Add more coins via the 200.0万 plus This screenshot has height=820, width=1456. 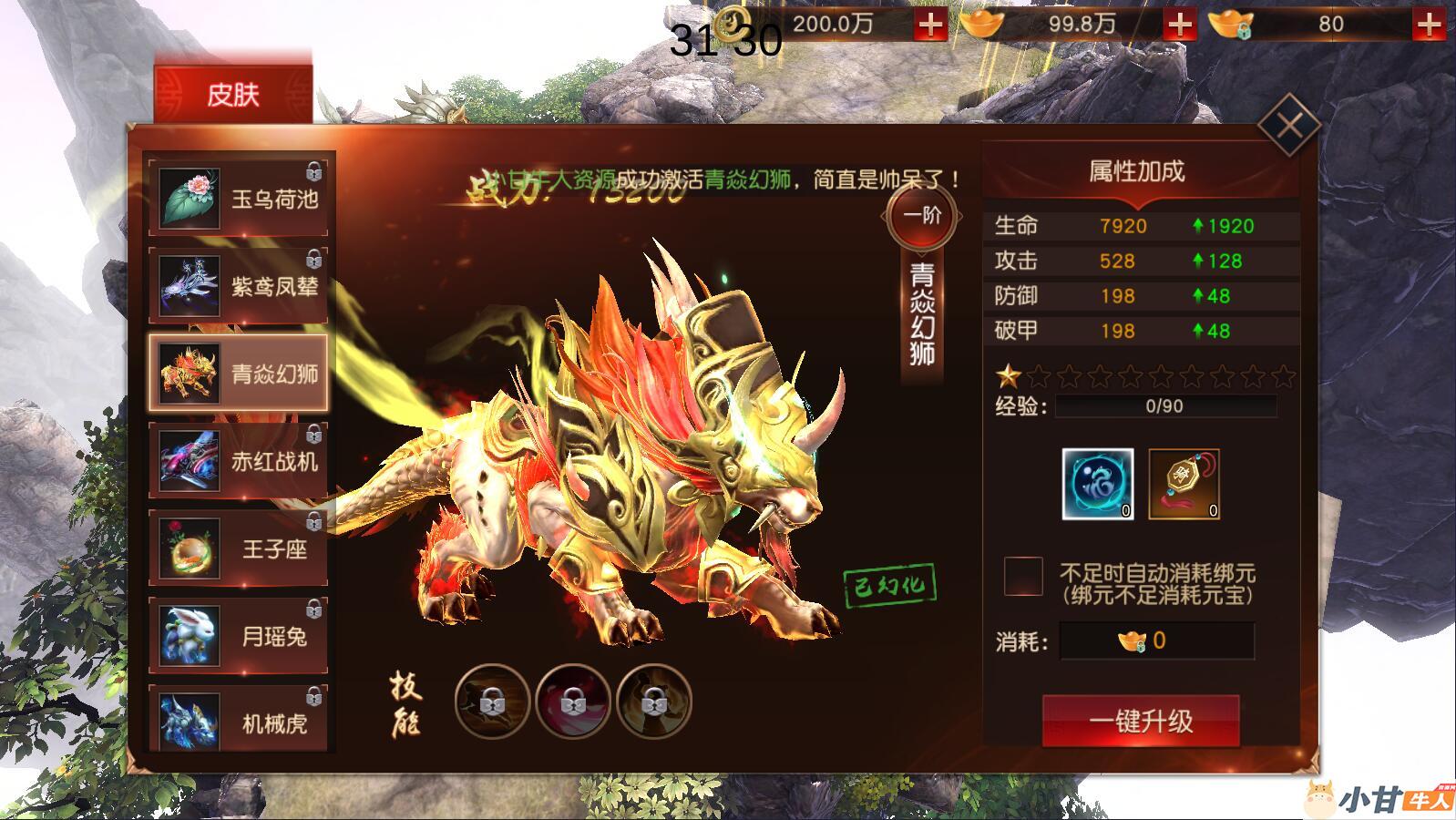pos(930,25)
